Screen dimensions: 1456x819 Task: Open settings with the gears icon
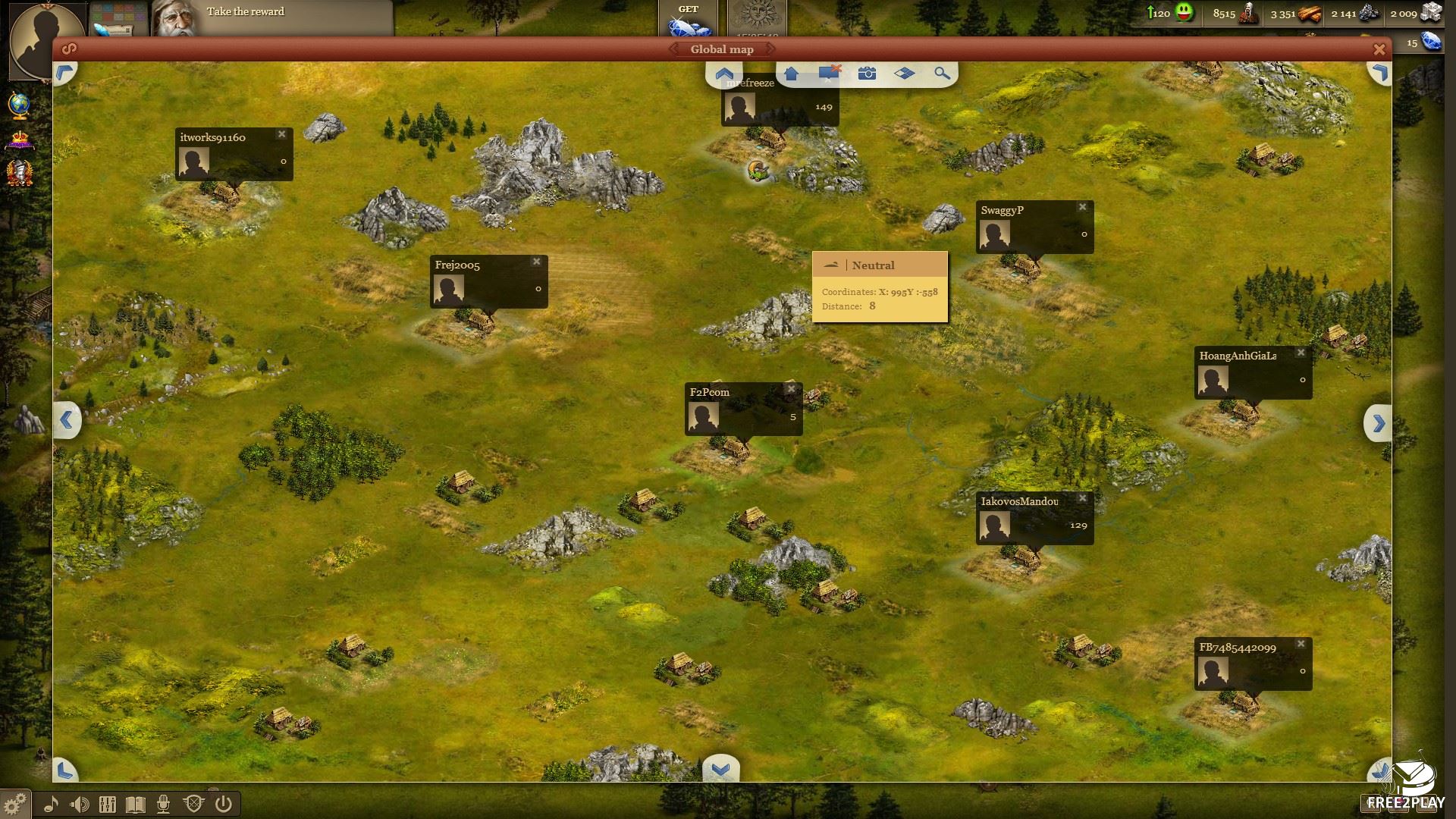click(14, 803)
